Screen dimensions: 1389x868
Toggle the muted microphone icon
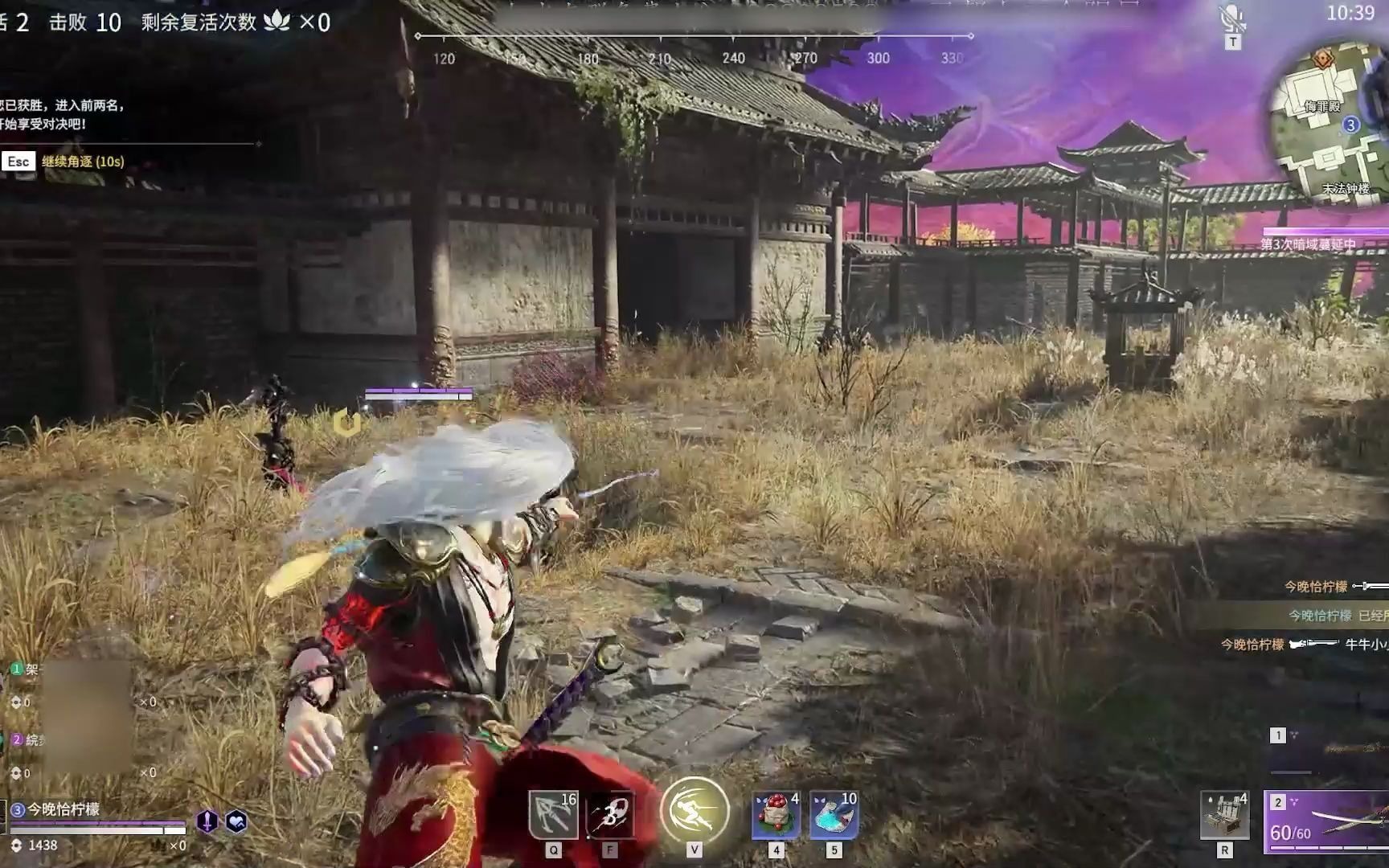1231,19
